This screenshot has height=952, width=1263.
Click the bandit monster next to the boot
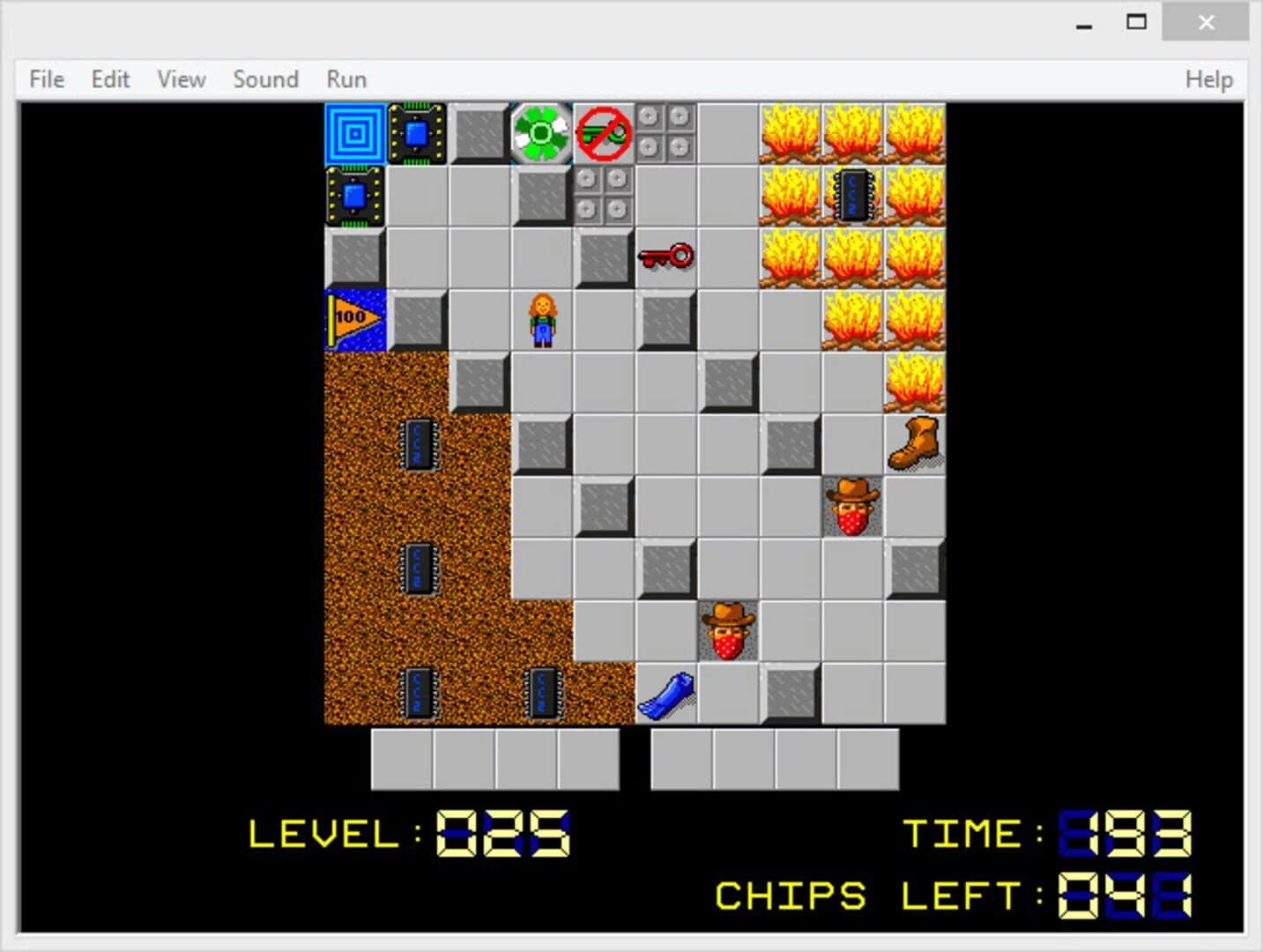(x=851, y=504)
